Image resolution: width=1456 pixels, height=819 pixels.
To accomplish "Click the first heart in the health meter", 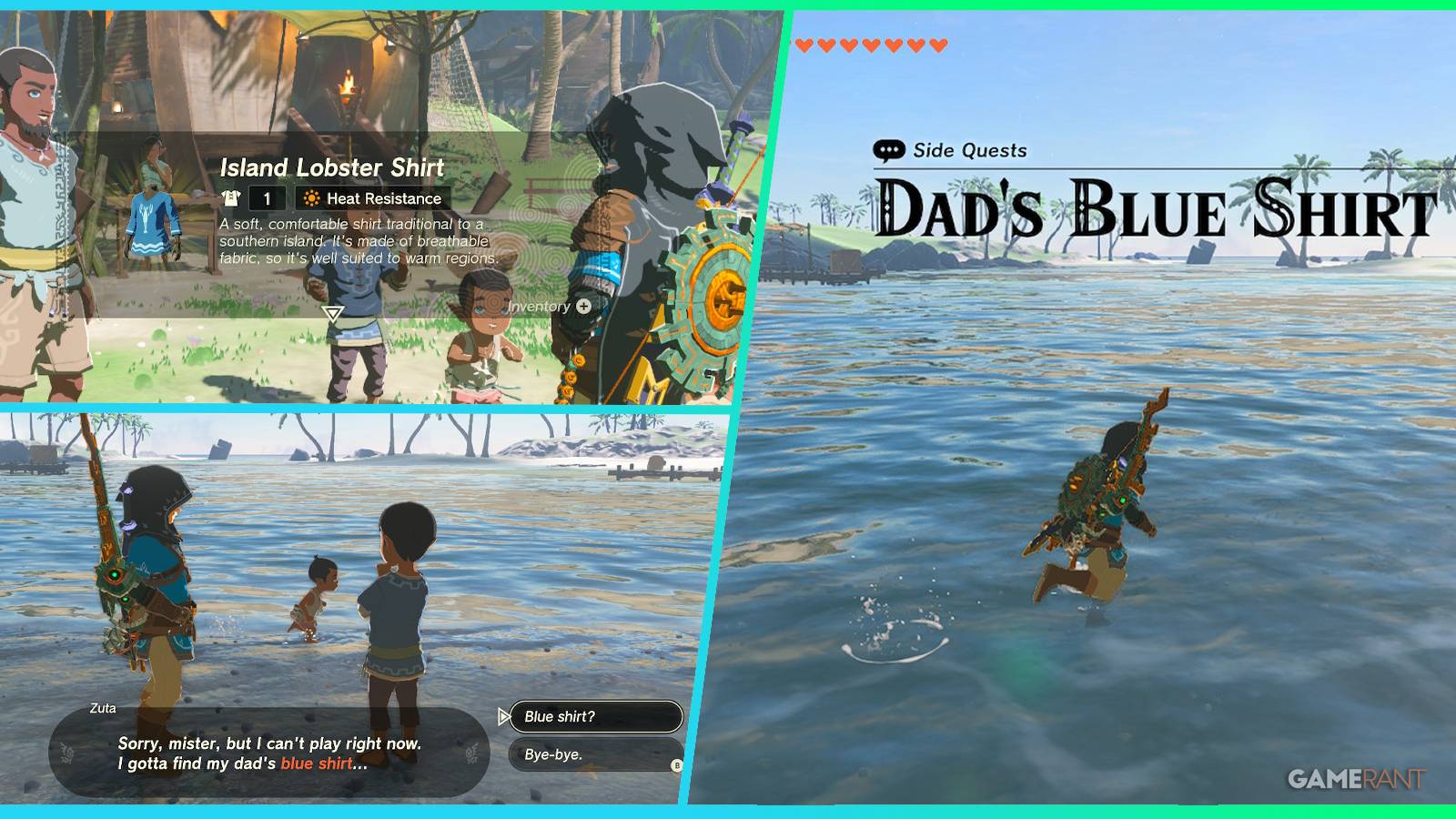I will click(804, 44).
